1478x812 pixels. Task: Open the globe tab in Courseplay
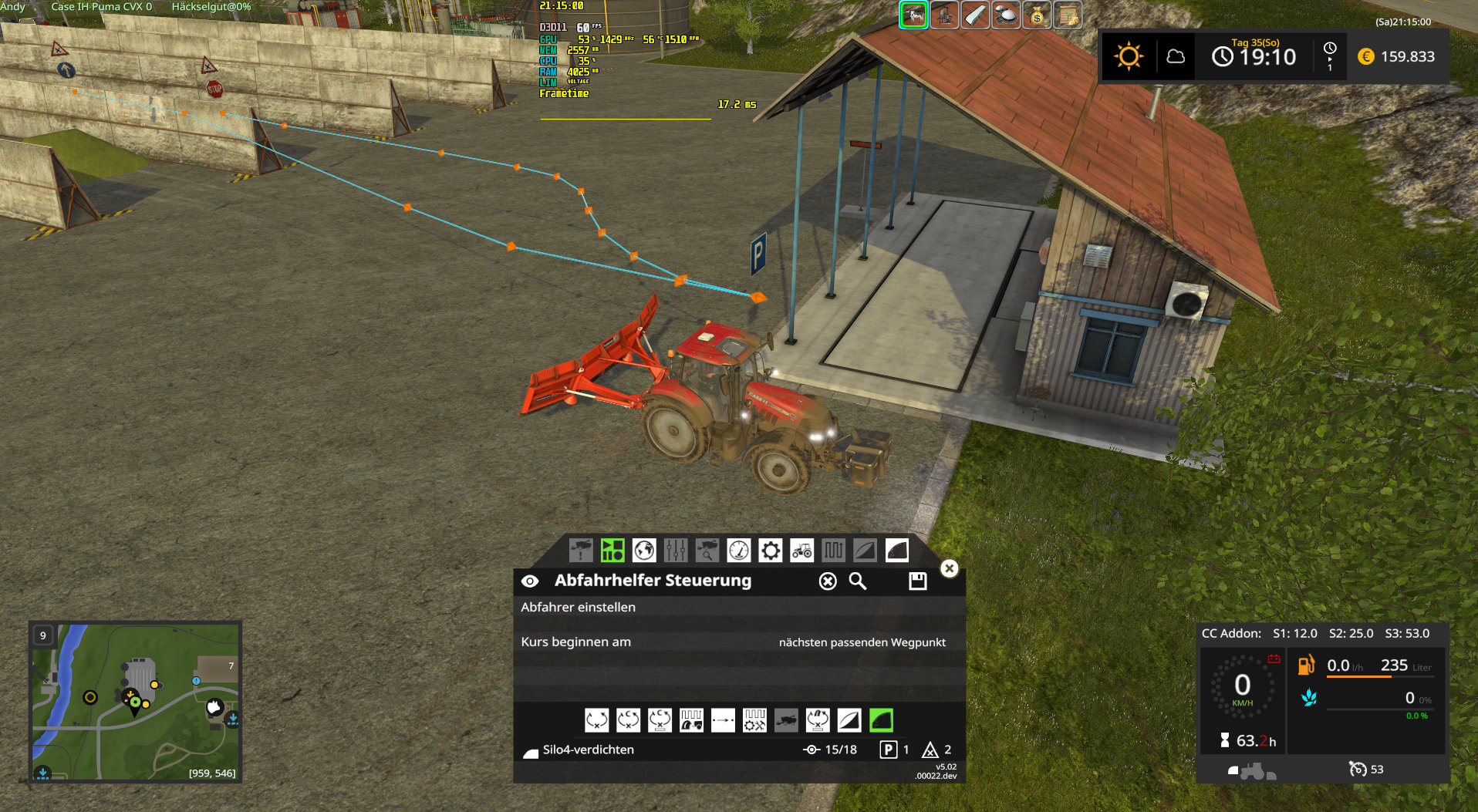tap(644, 551)
